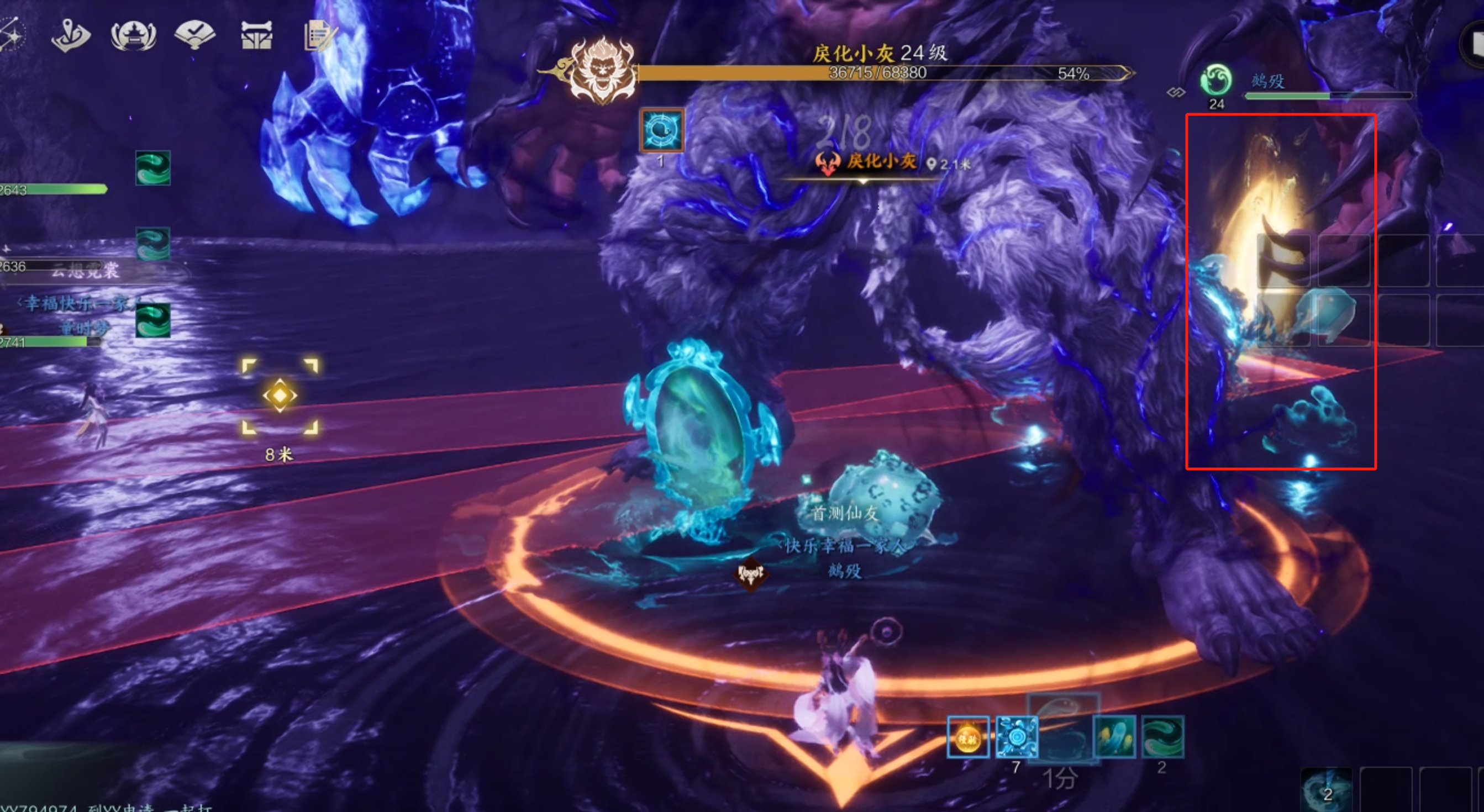Image resolution: width=1484 pixels, height=812 pixels.
Task: Open the bone-topped gate icon
Action: 256,36
